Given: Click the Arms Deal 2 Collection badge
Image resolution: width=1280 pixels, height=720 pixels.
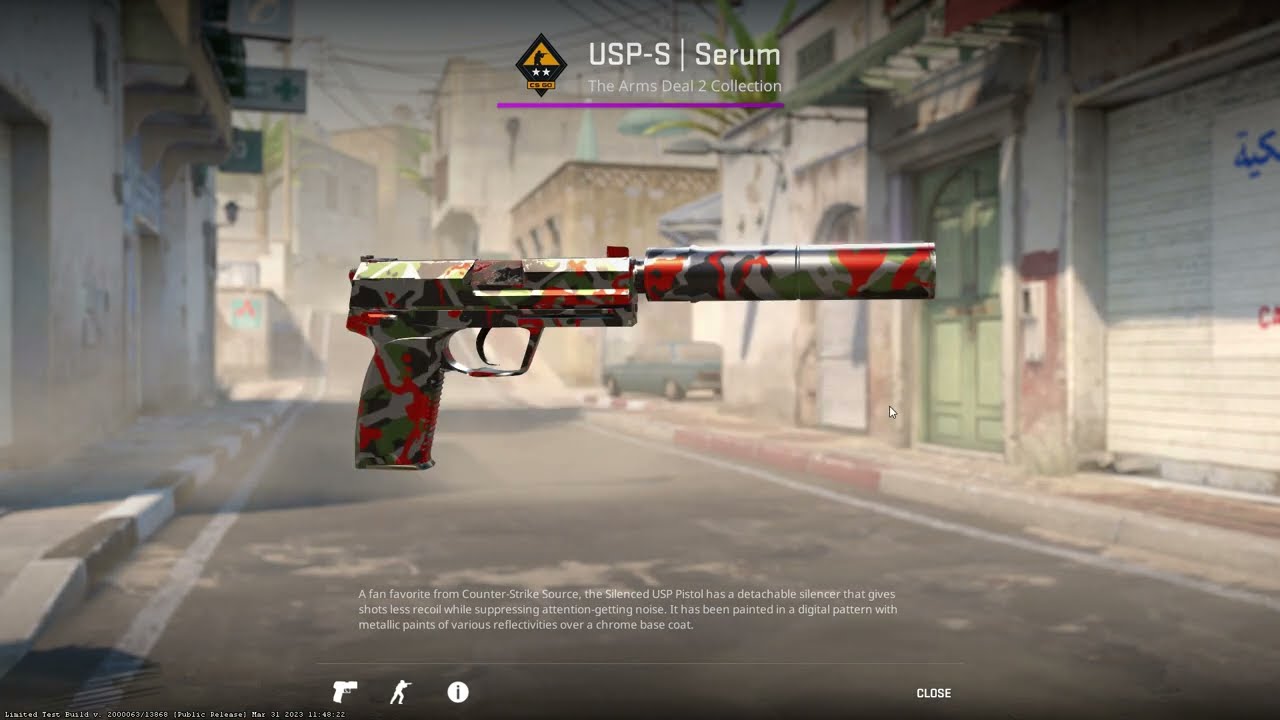Looking at the screenshot, I should click(542, 64).
